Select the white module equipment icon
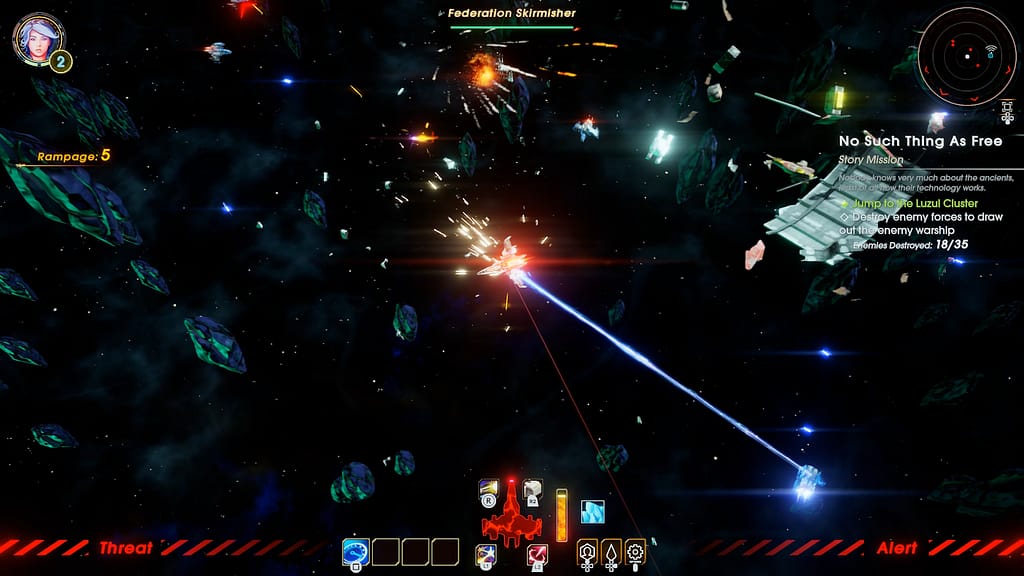 [x=533, y=490]
